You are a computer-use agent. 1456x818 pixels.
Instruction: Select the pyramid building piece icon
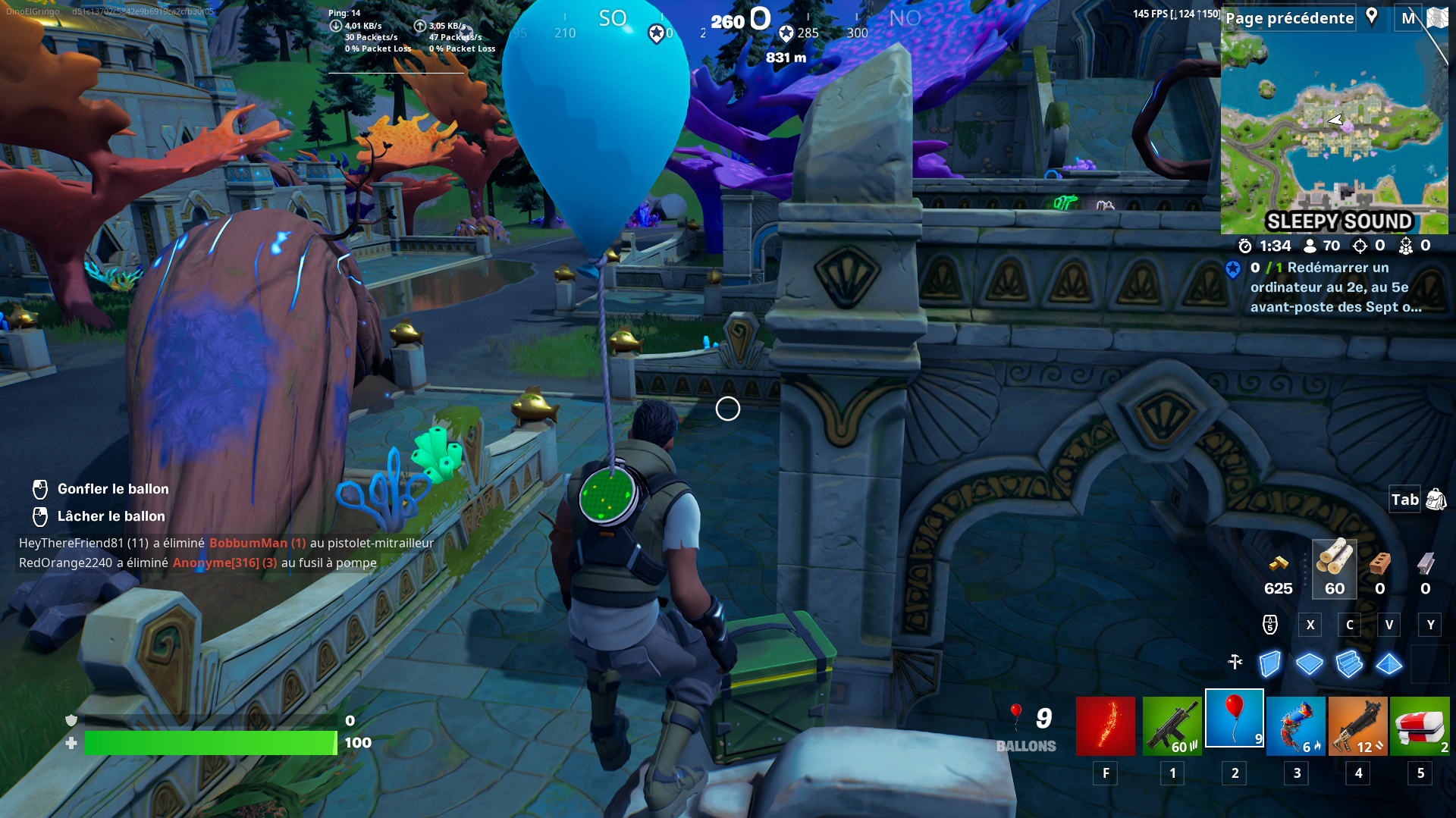[1389, 664]
